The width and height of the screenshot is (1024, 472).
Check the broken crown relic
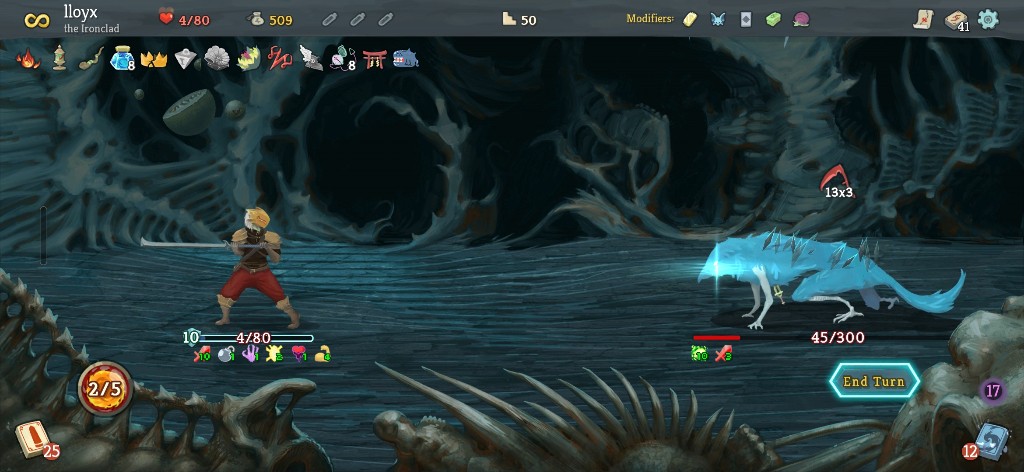pyautogui.click(x=153, y=59)
